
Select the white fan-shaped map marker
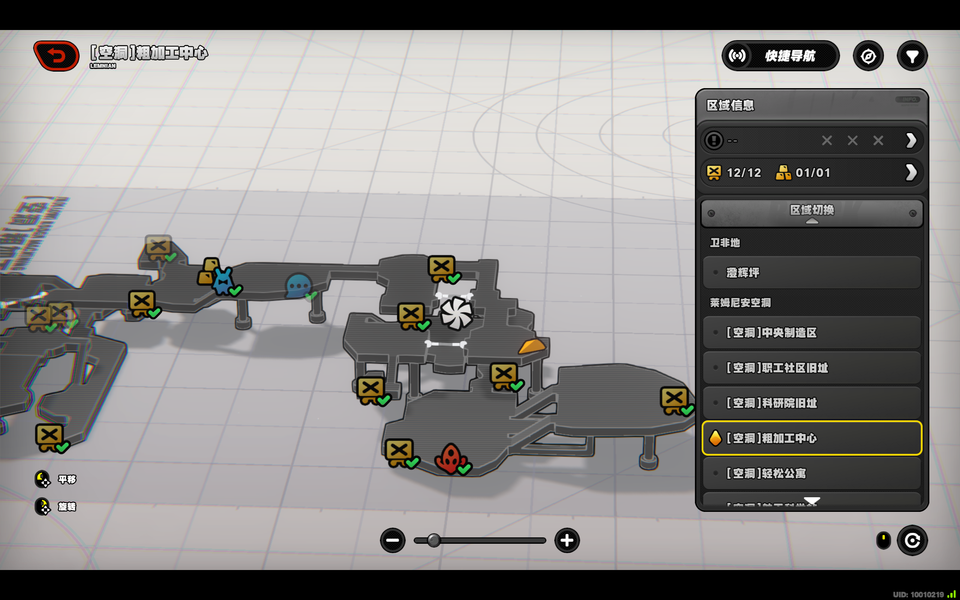[455, 311]
